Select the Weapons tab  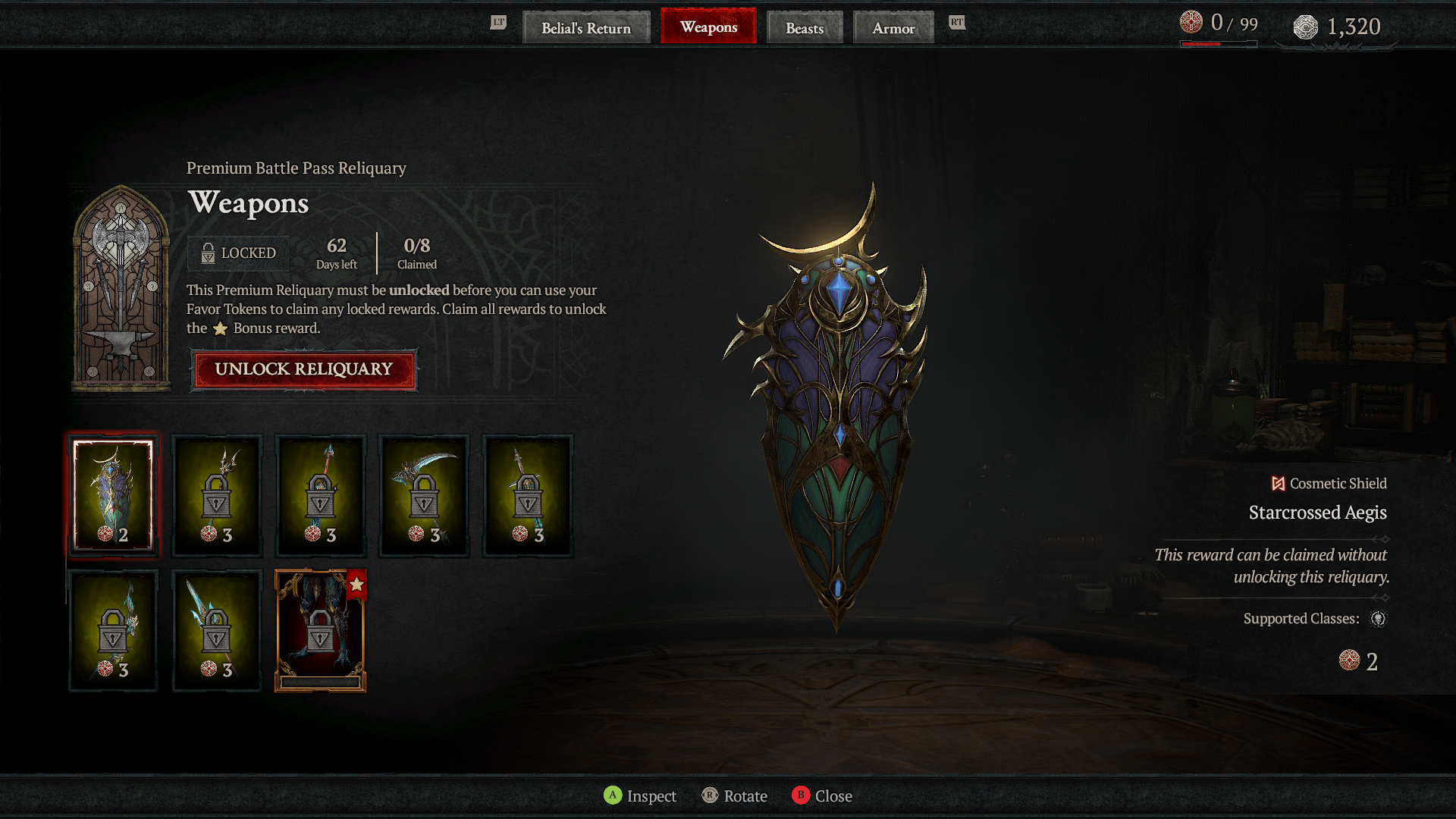point(708,27)
